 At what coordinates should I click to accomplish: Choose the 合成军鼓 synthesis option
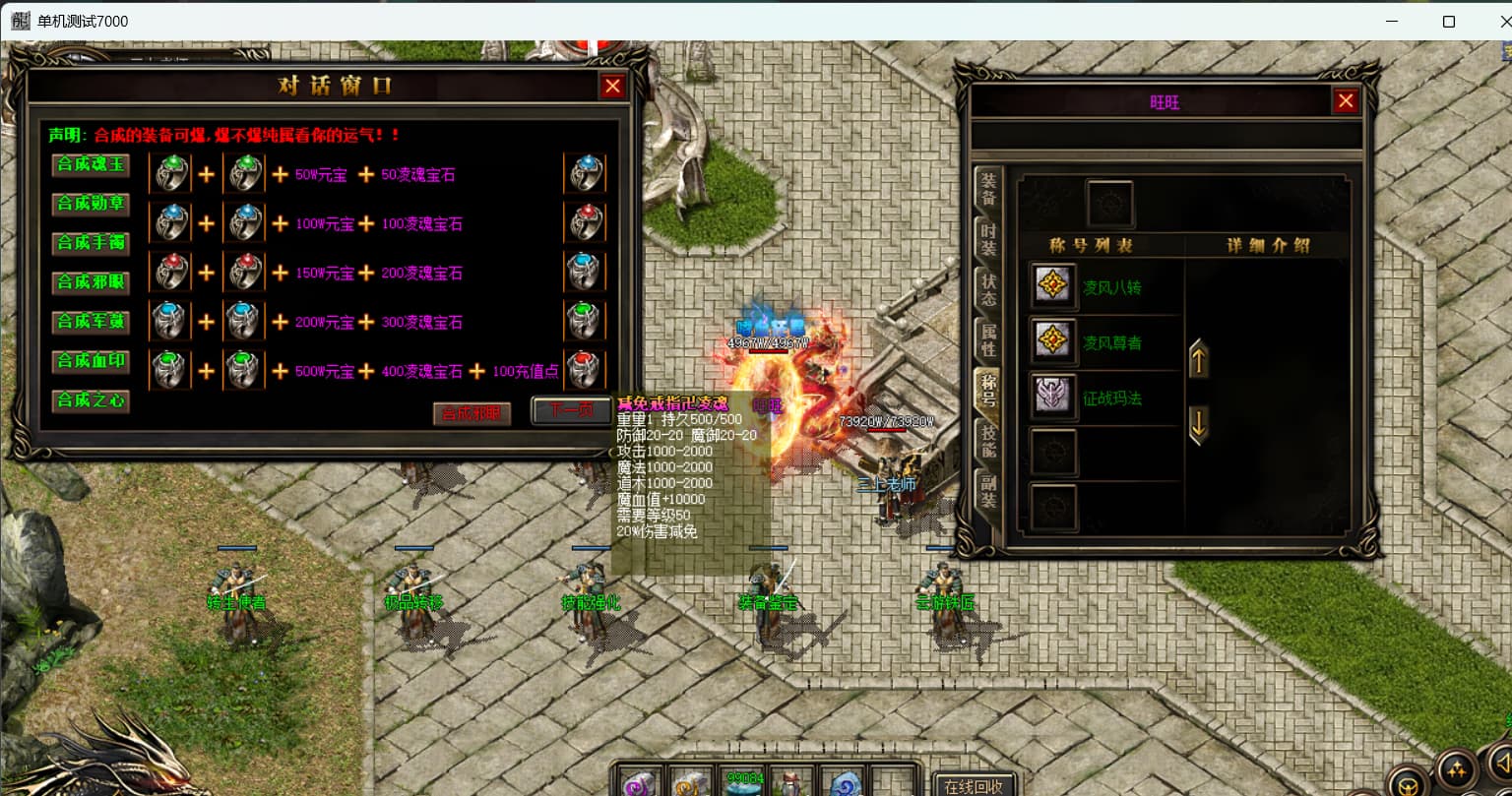click(91, 322)
